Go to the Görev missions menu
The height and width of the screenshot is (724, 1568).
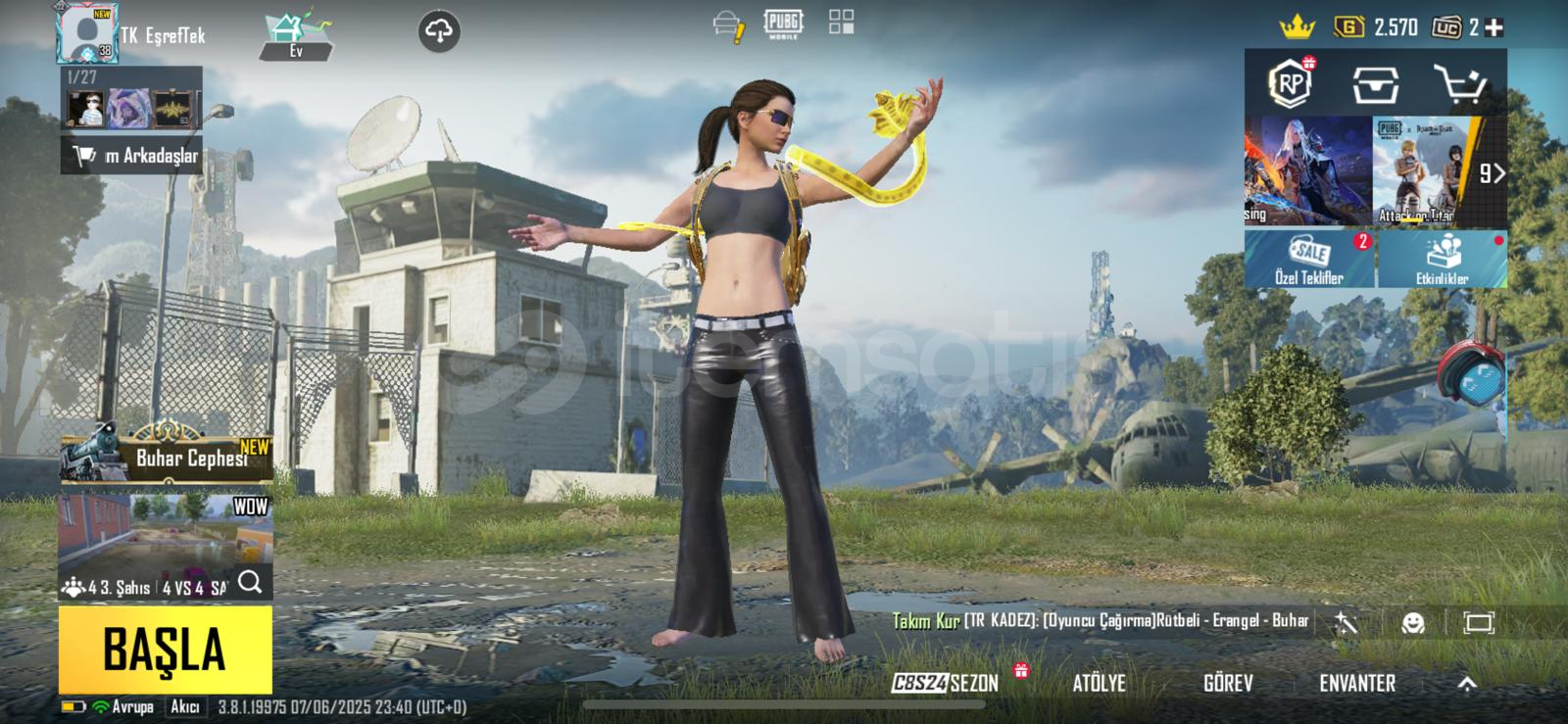coord(1227,683)
